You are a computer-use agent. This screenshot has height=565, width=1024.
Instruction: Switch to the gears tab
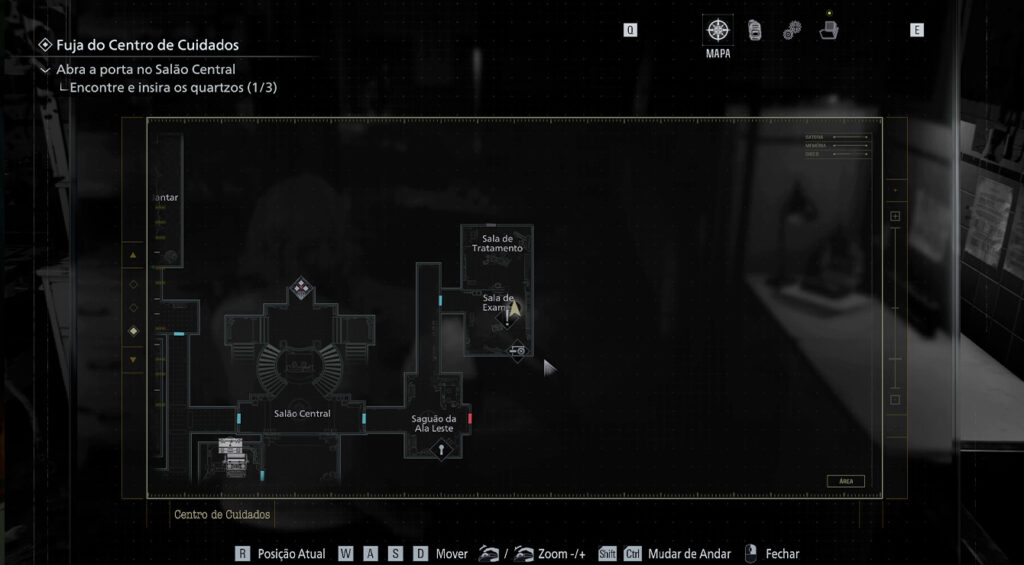[791, 30]
